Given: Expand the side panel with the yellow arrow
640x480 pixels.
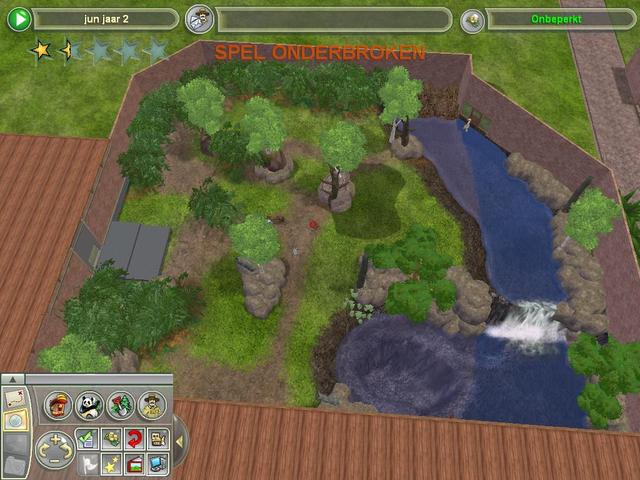Looking at the screenshot, I should [179, 440].
